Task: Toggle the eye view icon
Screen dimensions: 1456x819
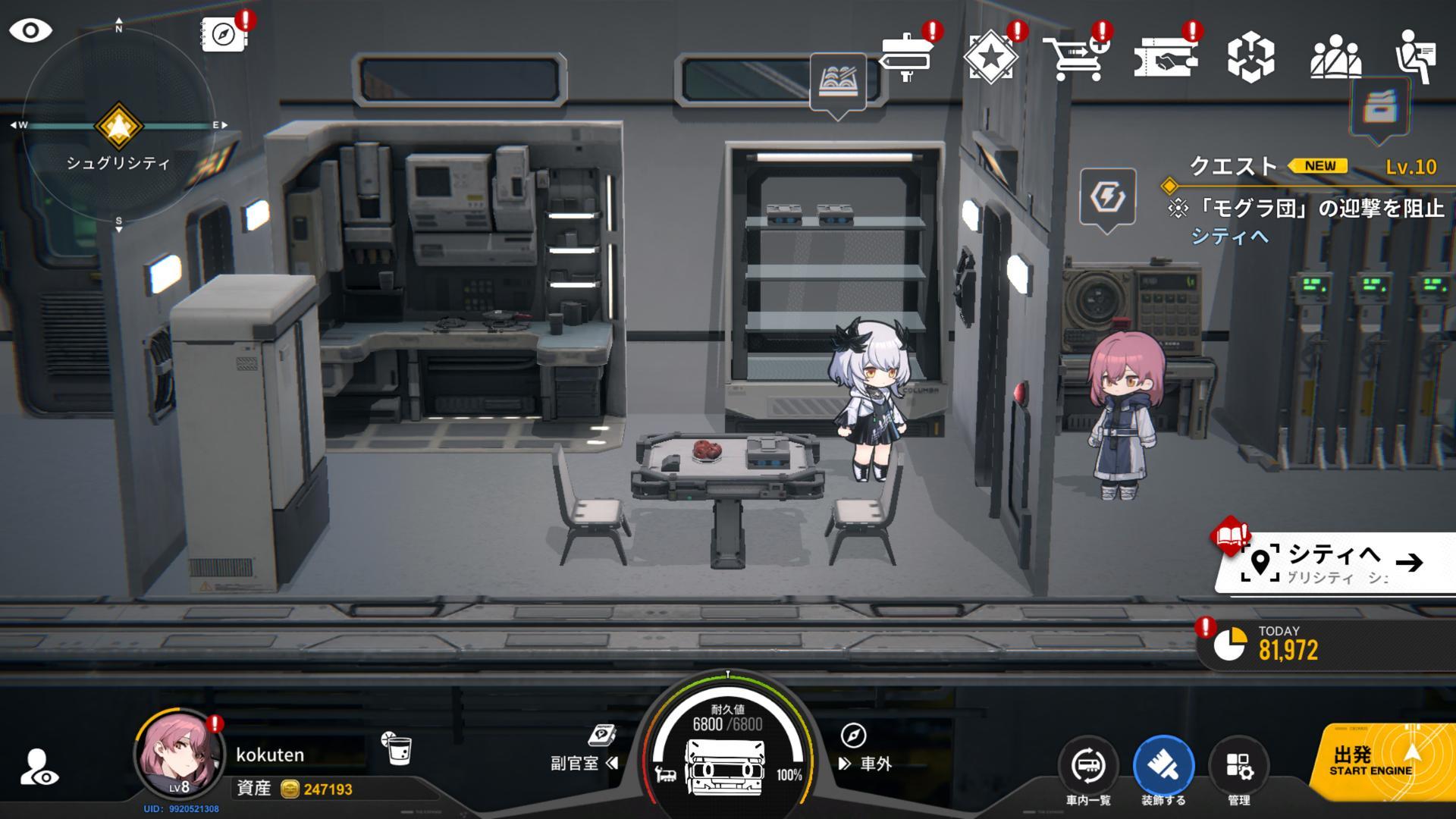Action: click(x=30, y=31)
